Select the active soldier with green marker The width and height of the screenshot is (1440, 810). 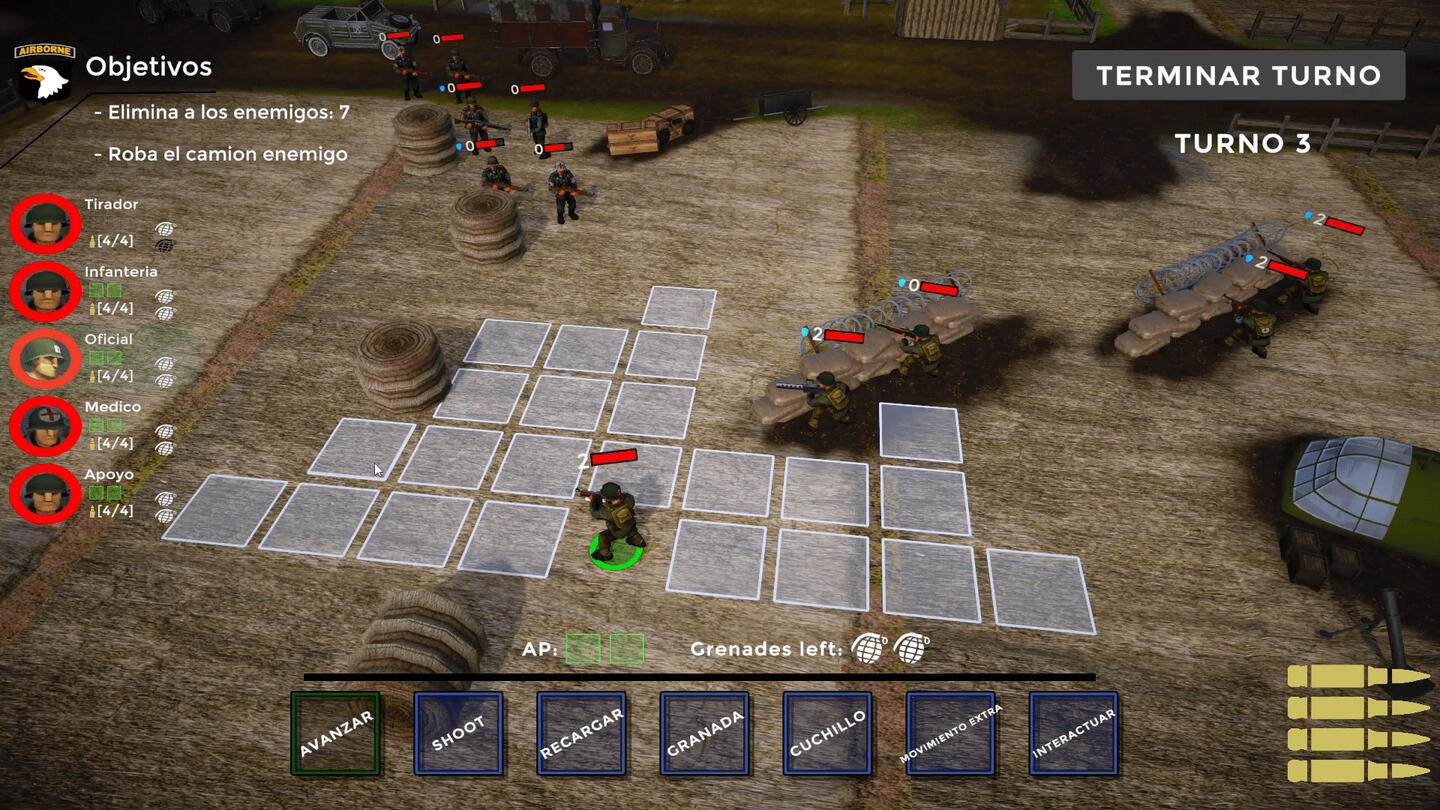[x=614, y=520]
